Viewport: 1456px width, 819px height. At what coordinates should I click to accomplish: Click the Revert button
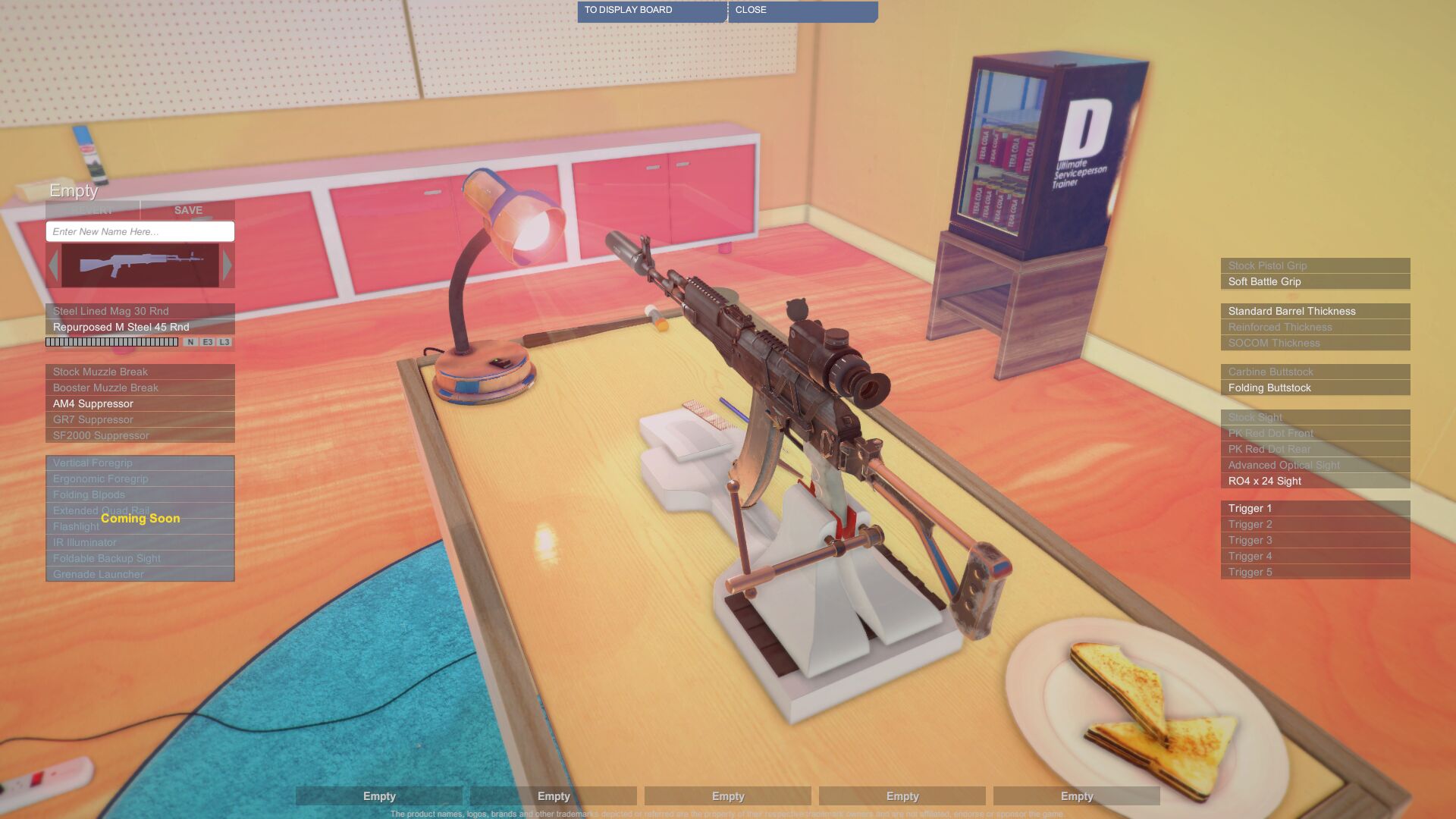pyautogui.click(x=93, y=210)
